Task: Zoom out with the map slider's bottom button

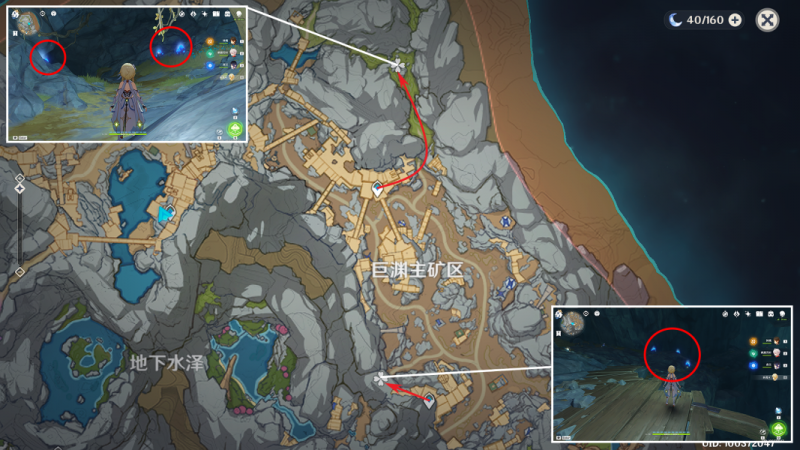Action: coord(19,272)
